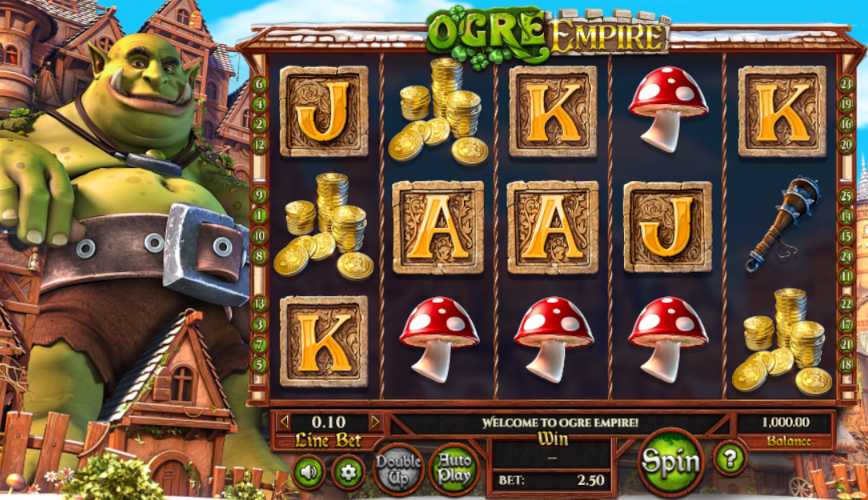Activate Auto Play mode
This screenshot has width=868, height=500.
pyautogui.click(x=453, y=469)
